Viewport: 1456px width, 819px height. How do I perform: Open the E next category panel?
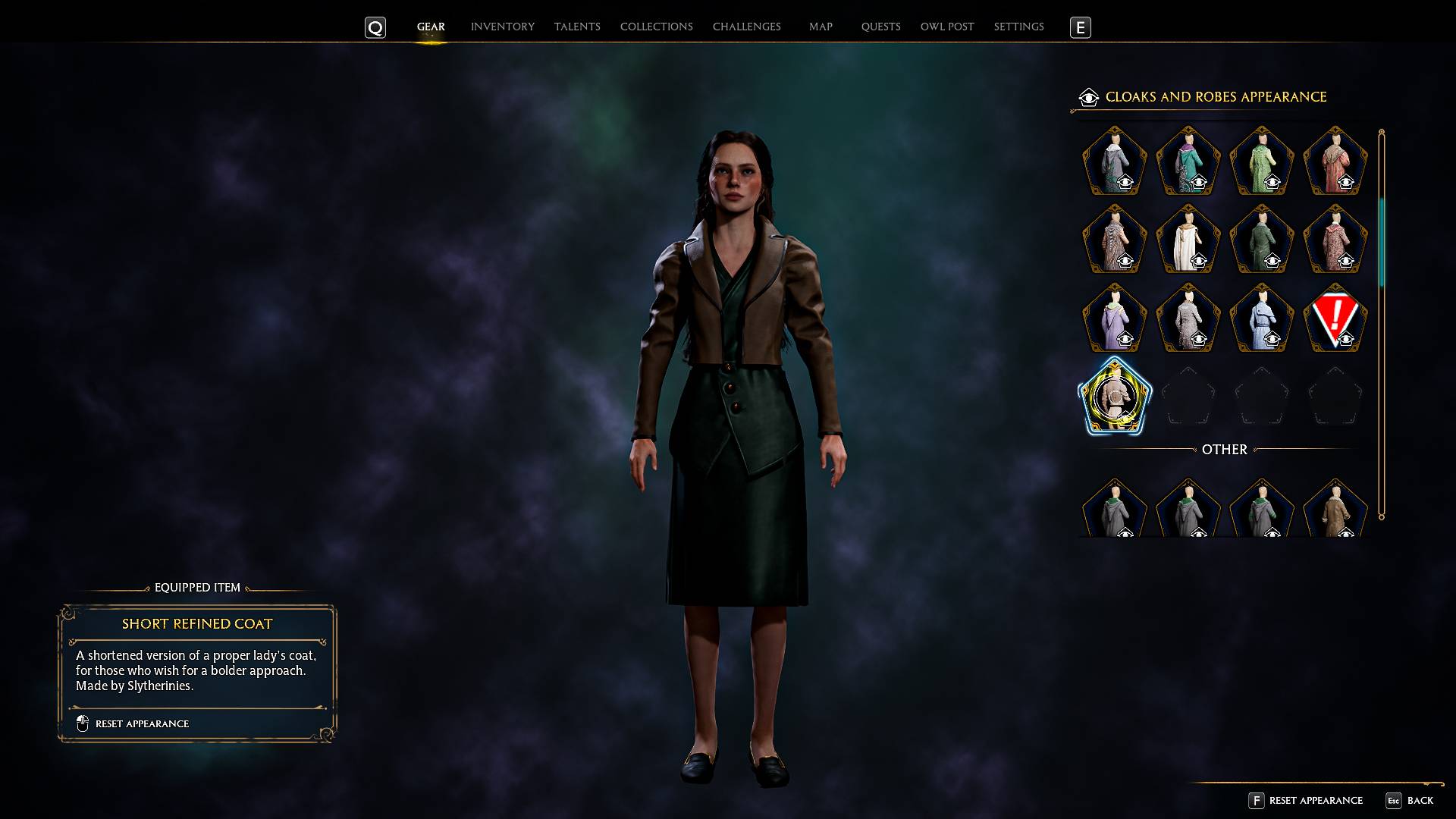1080,27
